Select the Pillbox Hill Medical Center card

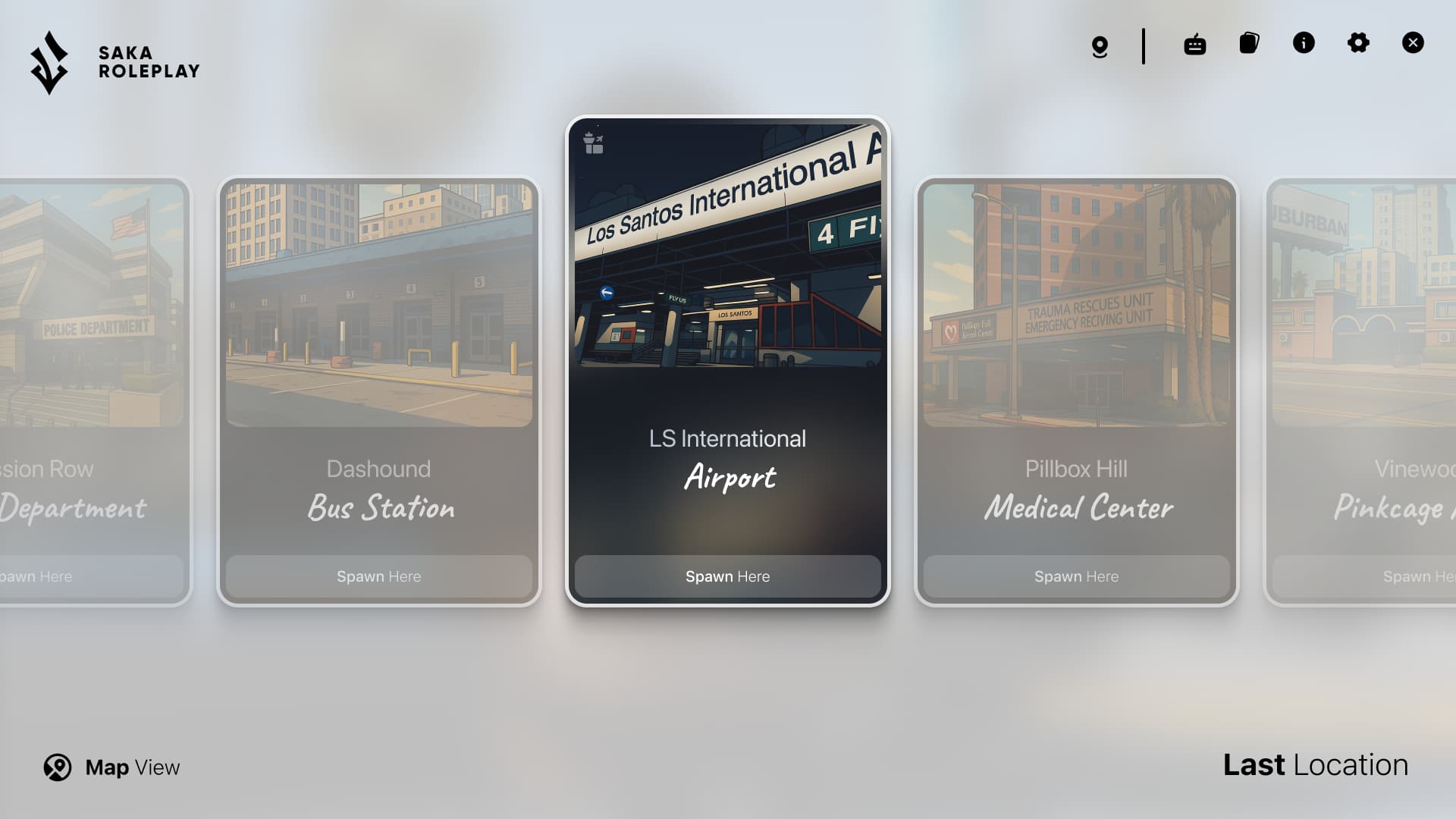pos(1075,379)
